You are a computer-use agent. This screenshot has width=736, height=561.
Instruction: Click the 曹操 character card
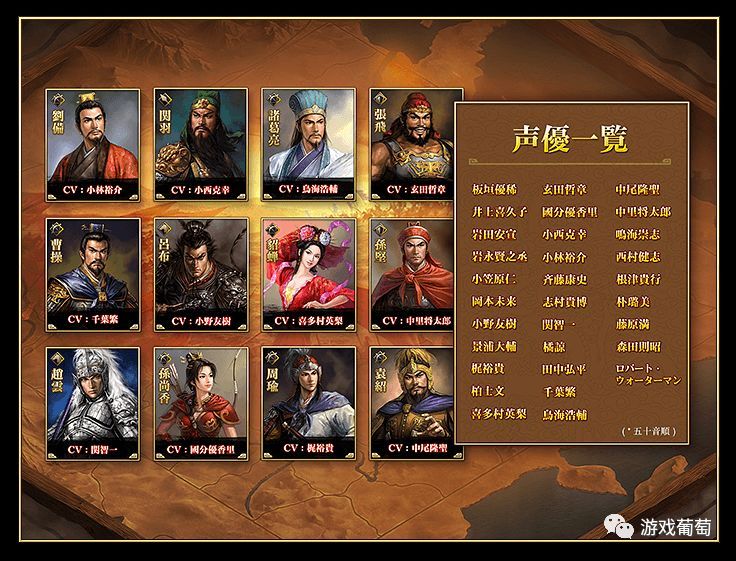click(x=93, y=274)
